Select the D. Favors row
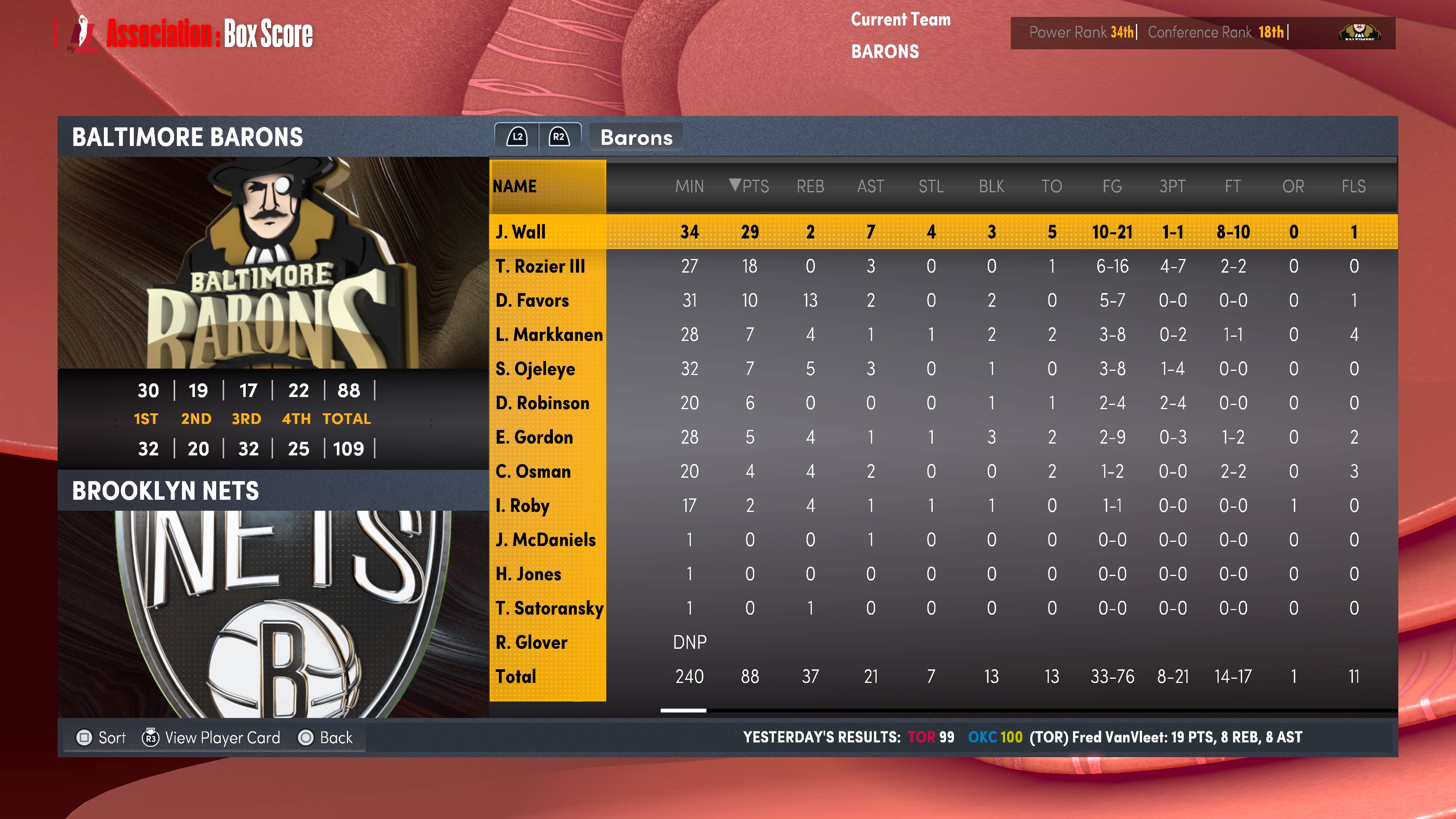 click(x=532, y=300)
